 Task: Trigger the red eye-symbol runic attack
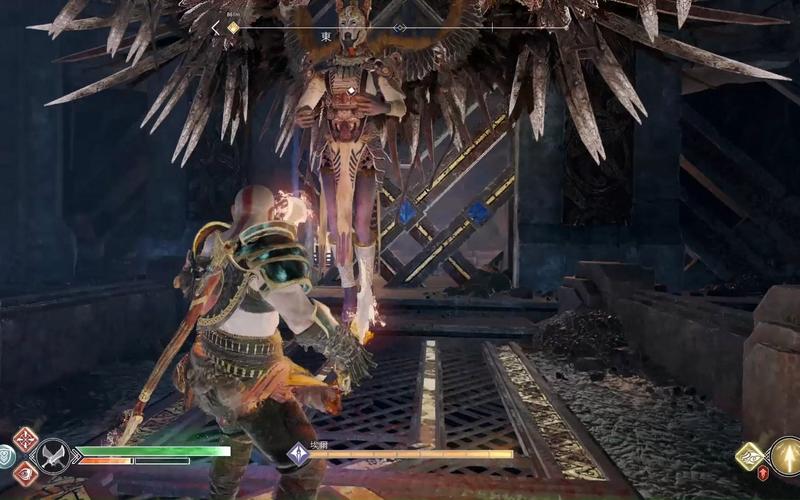point(26,473)
